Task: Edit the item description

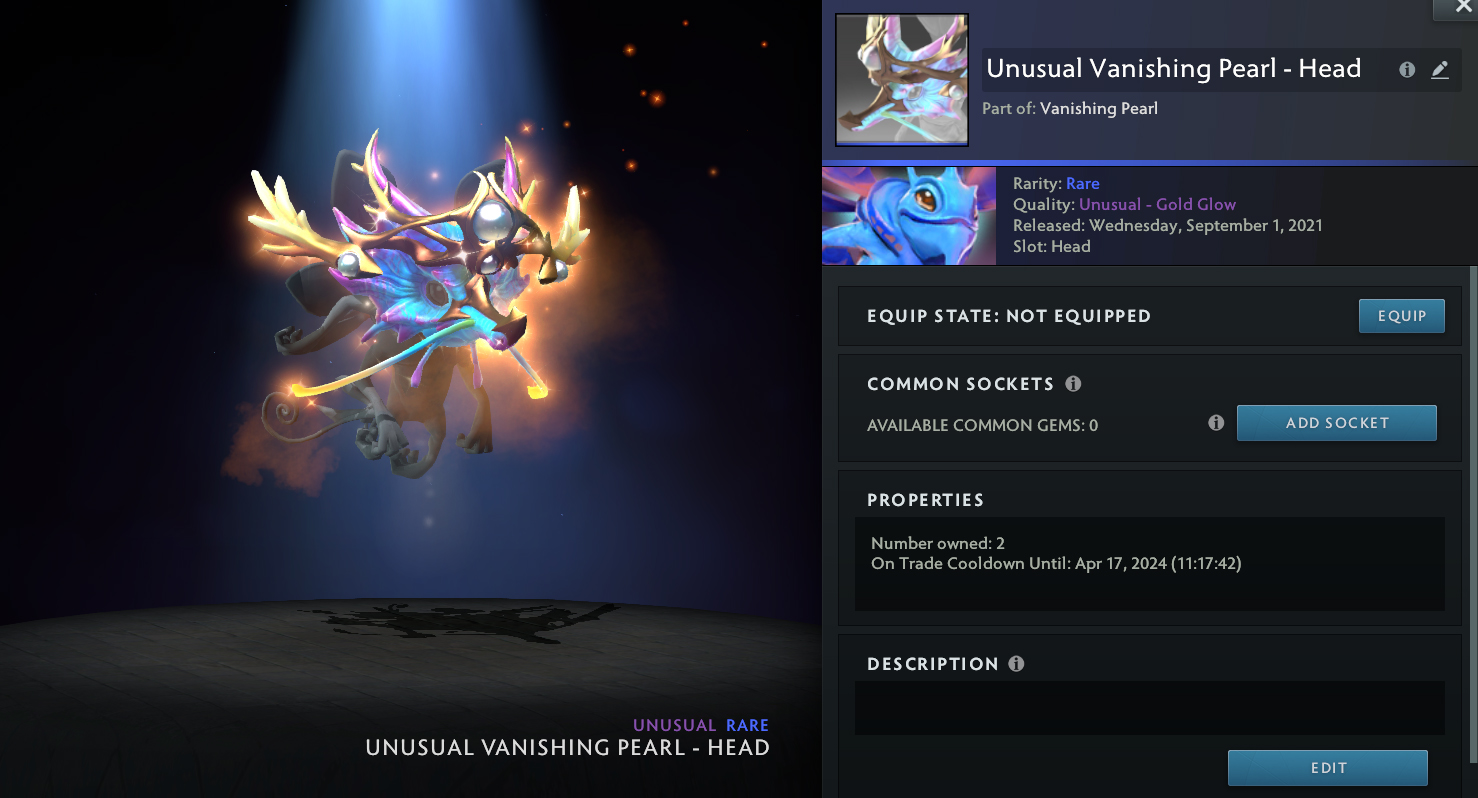Action: point(1327,768)
